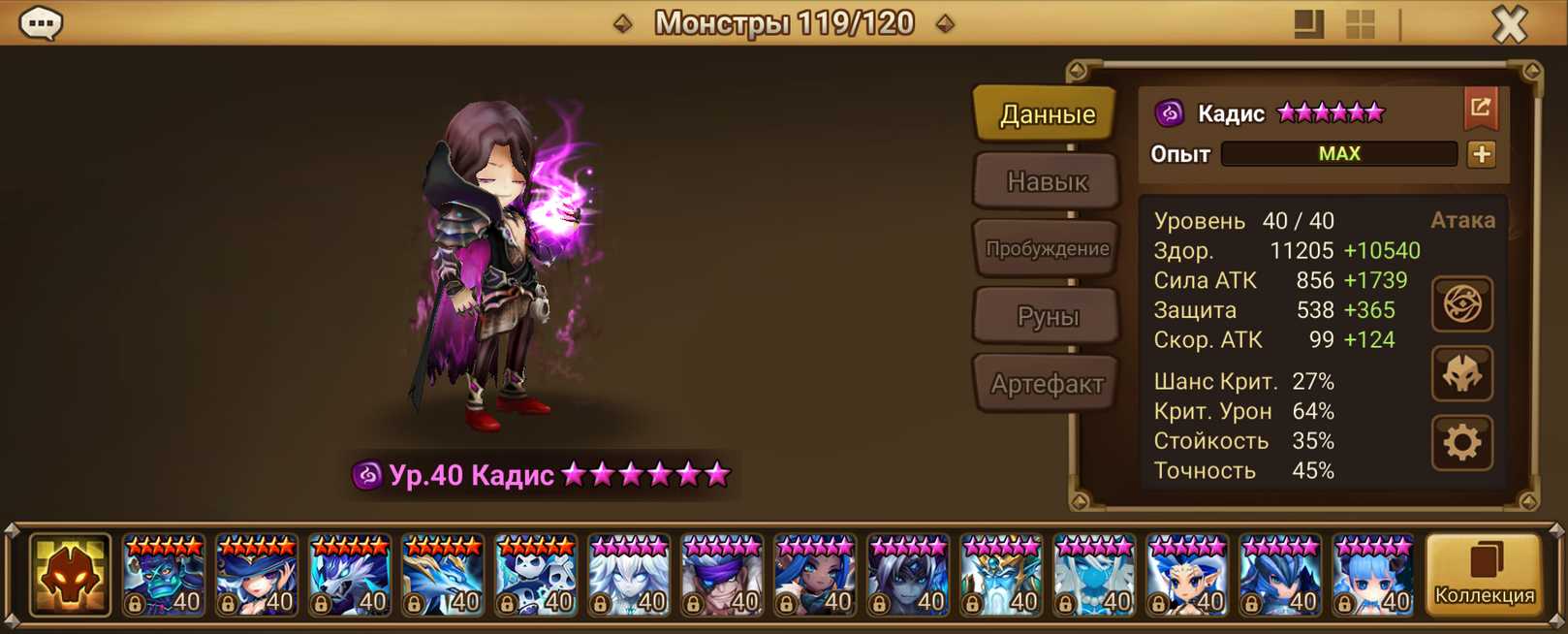This screenshot has height=634, width=1568.
Task: Choose the panda monster thumbnail
Action: (536, 576)
